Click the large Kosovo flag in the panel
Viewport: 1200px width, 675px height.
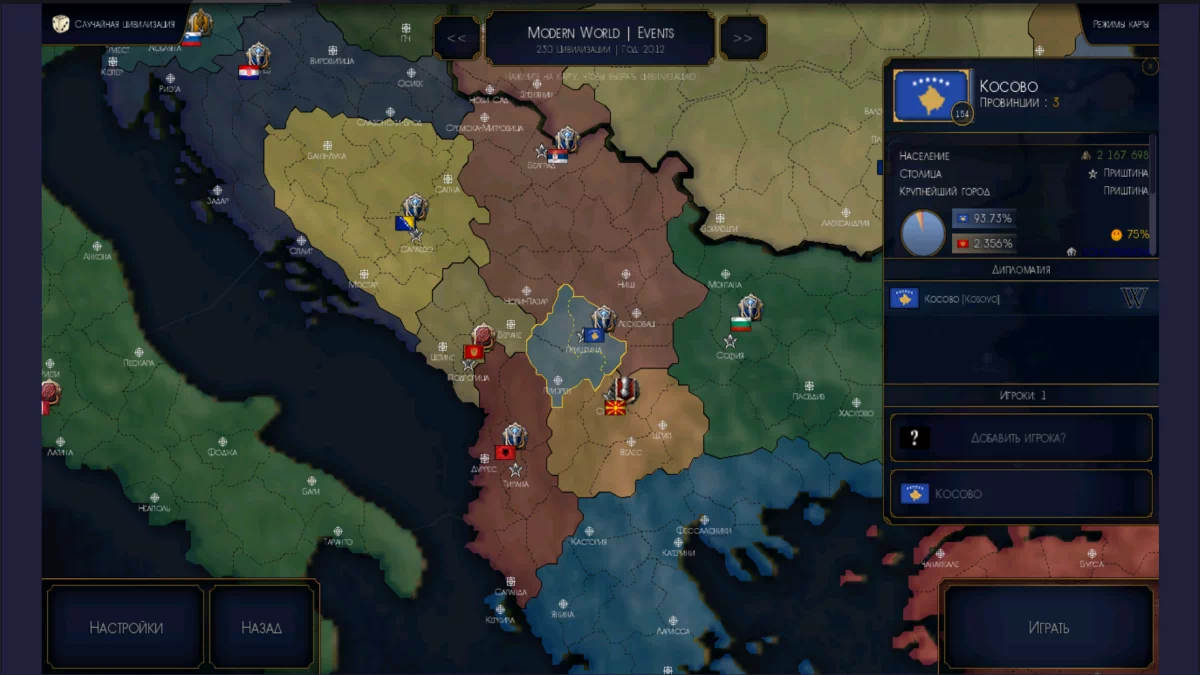tap(931, 96)
